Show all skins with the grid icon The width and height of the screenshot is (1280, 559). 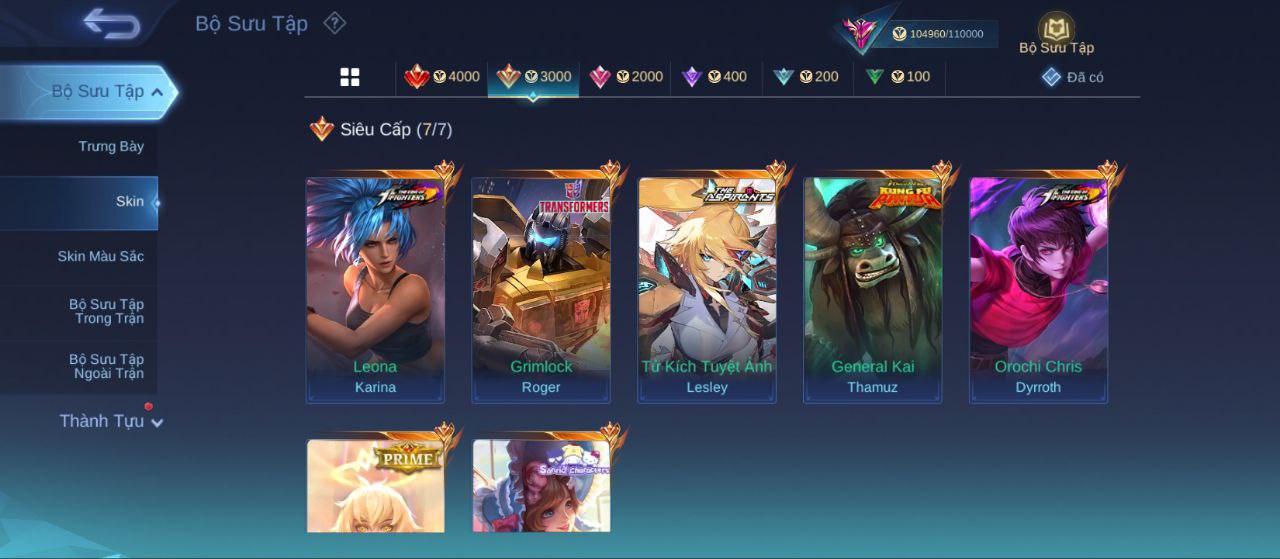(x=350, y=77)
